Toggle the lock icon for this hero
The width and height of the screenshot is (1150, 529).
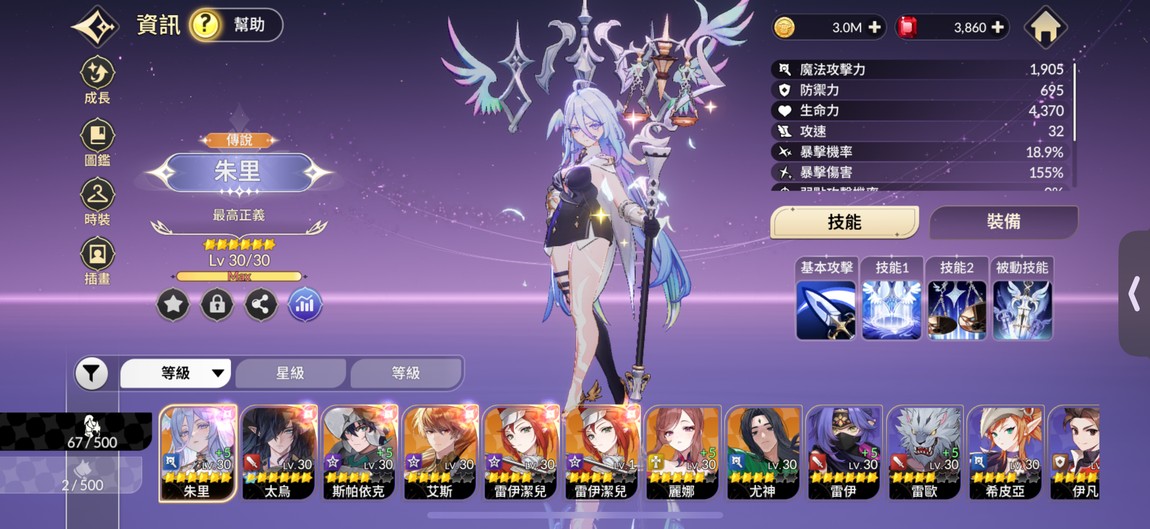pos(217,305)
